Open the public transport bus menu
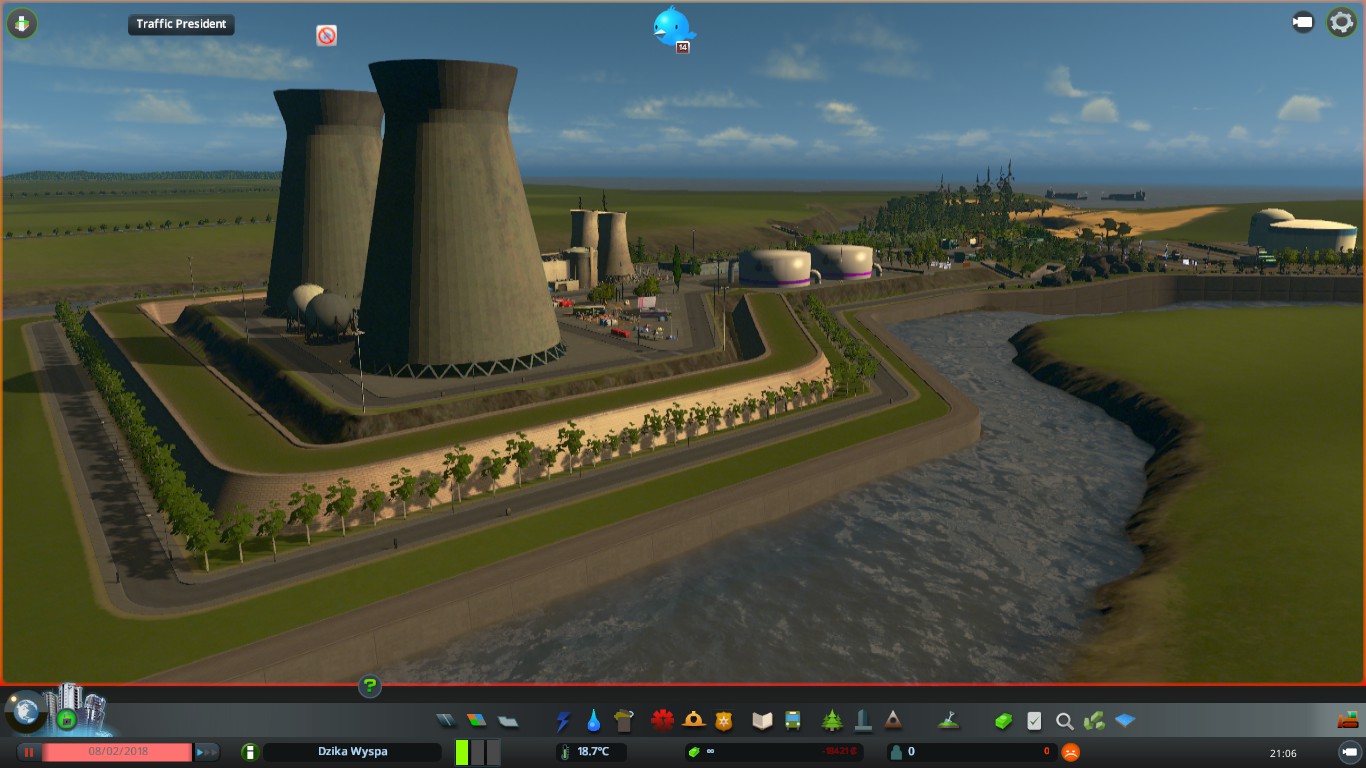This screenshot has width=1366, height=768. click(x=793, y=720)
